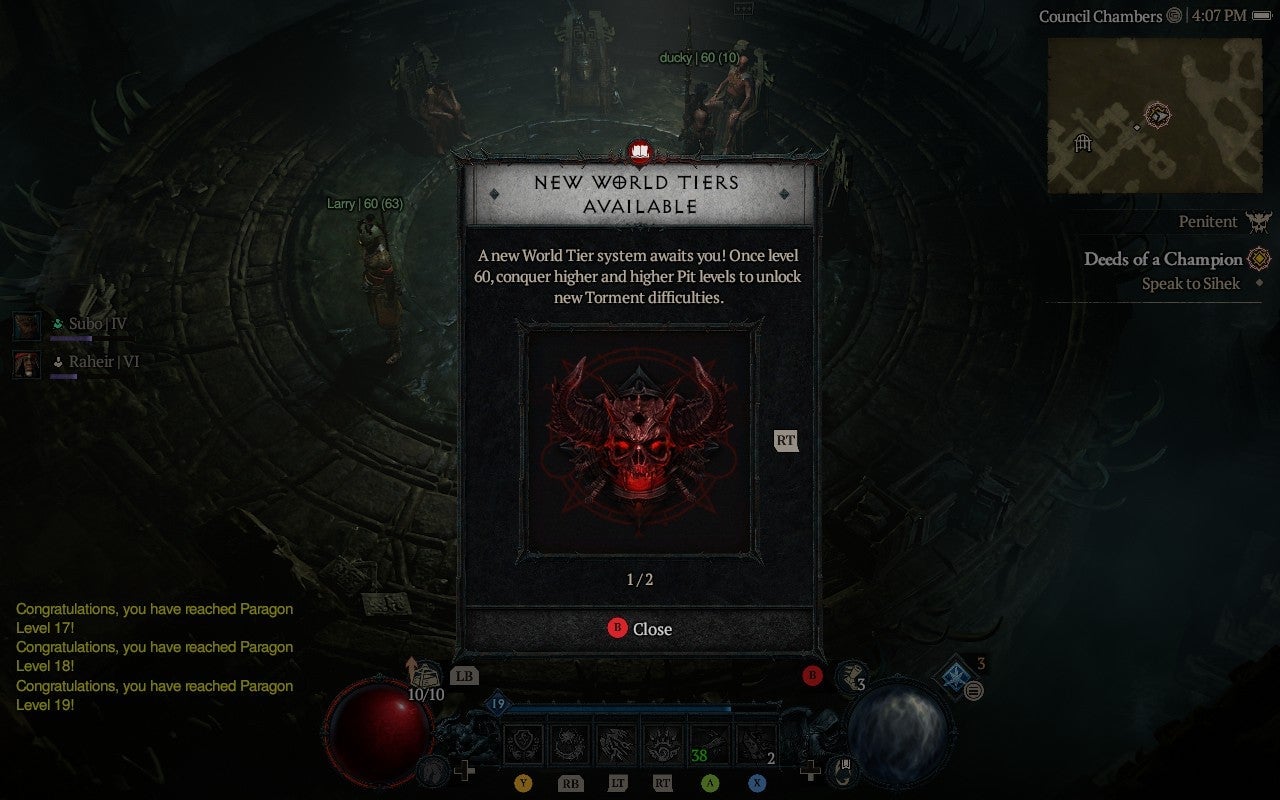Screen dimensions: 1280x800
Task: Click Raheir's party portrait
Action: click(x=26, y=364)
